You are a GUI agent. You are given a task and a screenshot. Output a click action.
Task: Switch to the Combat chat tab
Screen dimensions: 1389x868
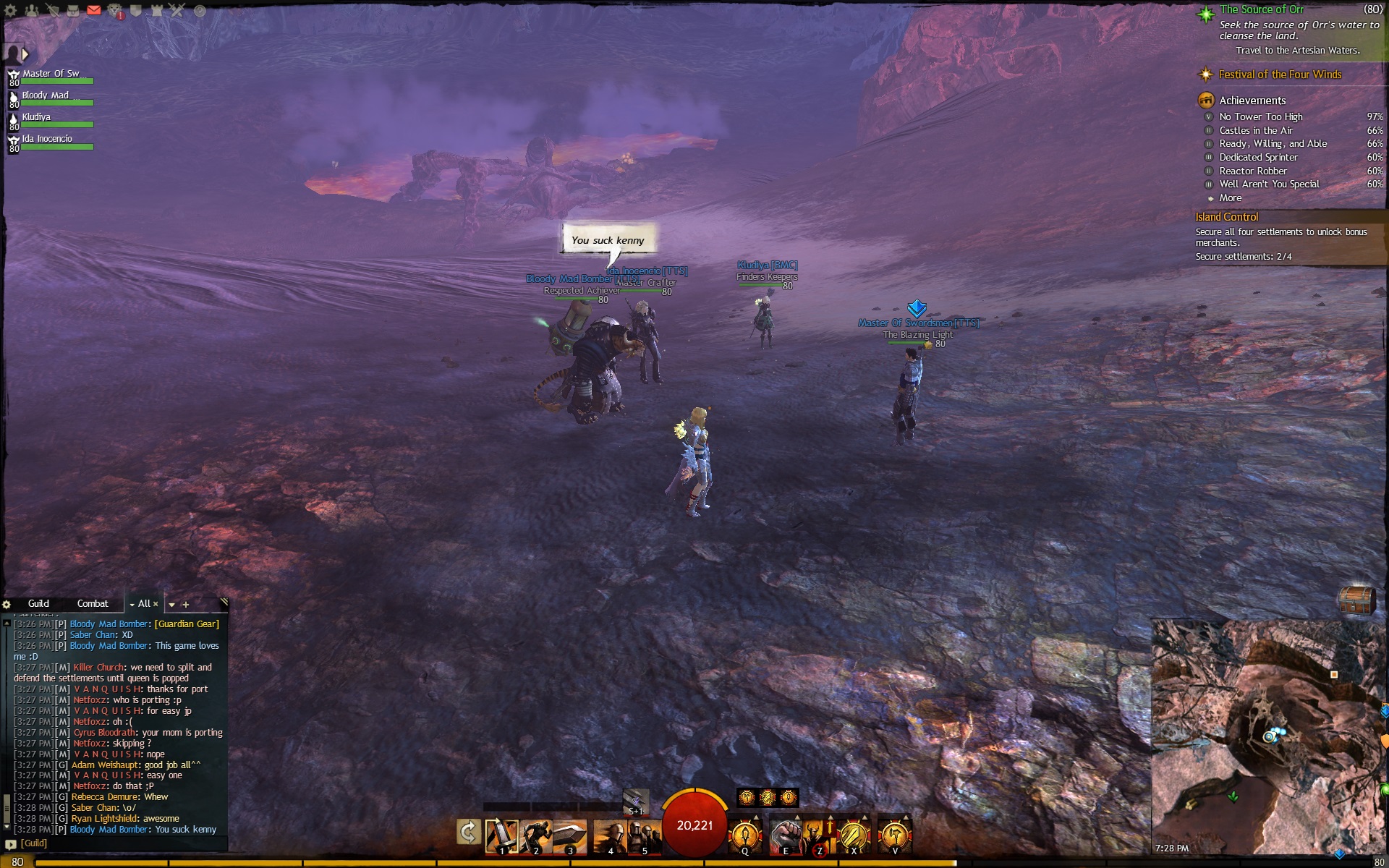[93, 603]
